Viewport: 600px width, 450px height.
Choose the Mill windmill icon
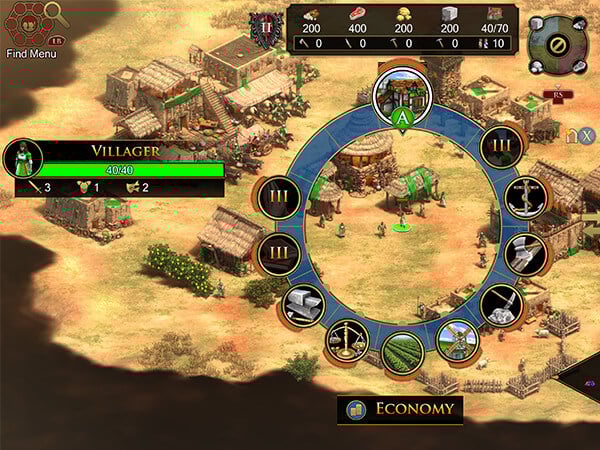coord(457,340)
